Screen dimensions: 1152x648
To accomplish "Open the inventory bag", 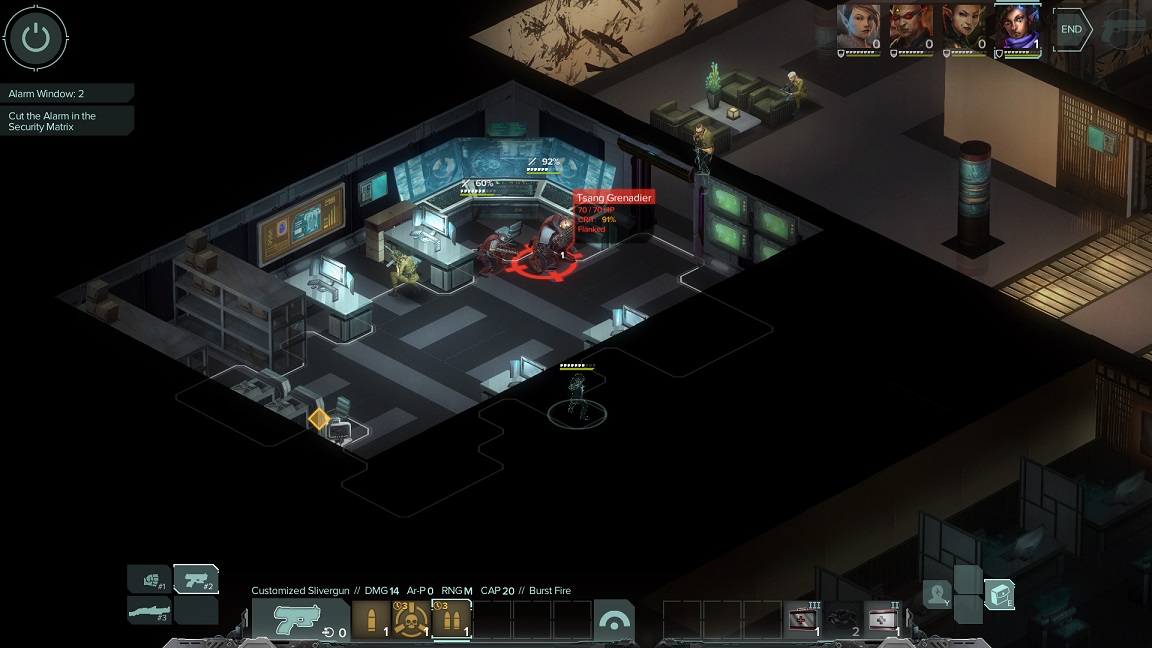I will [999, 594].
